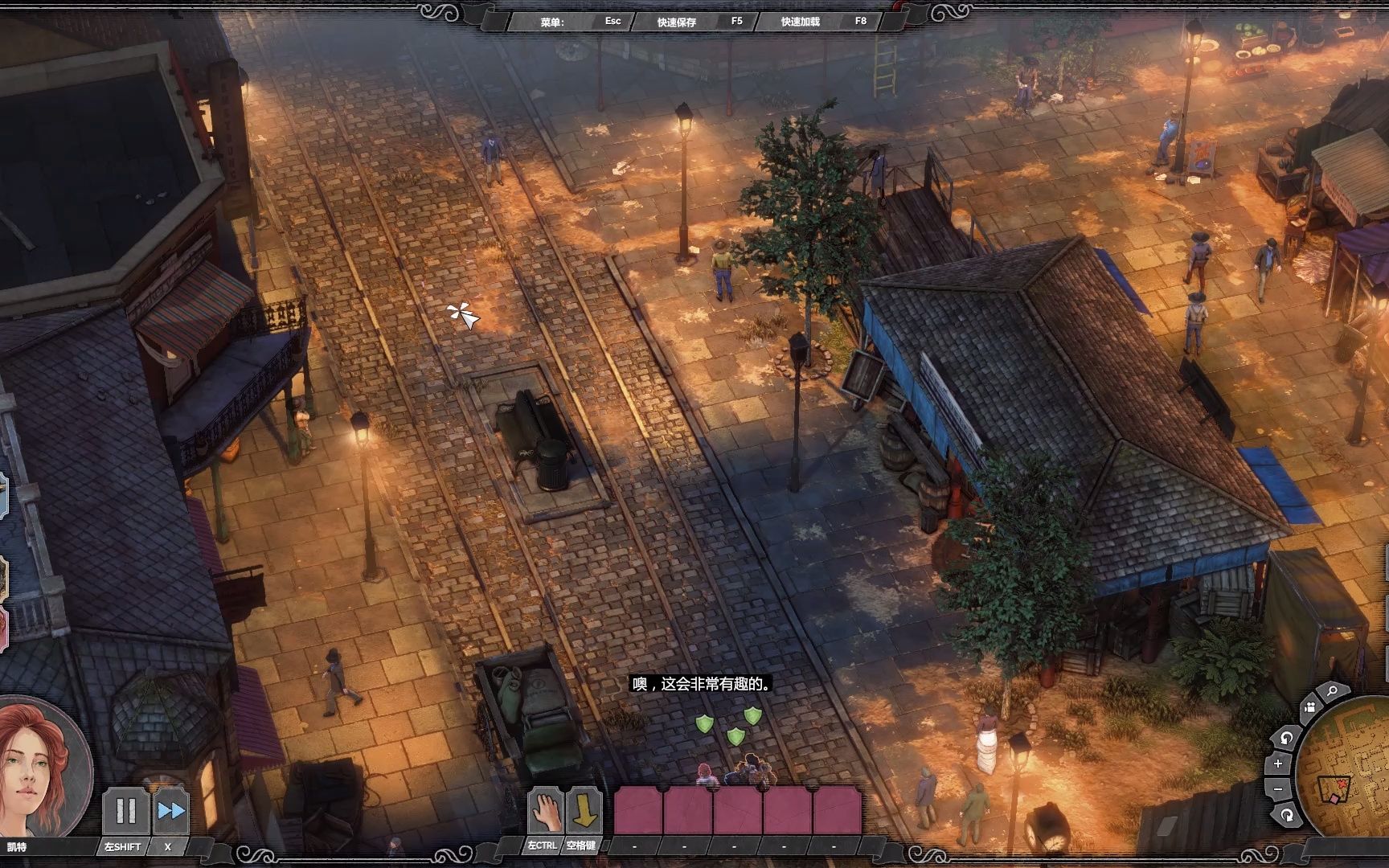
Task: Activate the fast-forward button
Action: [170, 810]
